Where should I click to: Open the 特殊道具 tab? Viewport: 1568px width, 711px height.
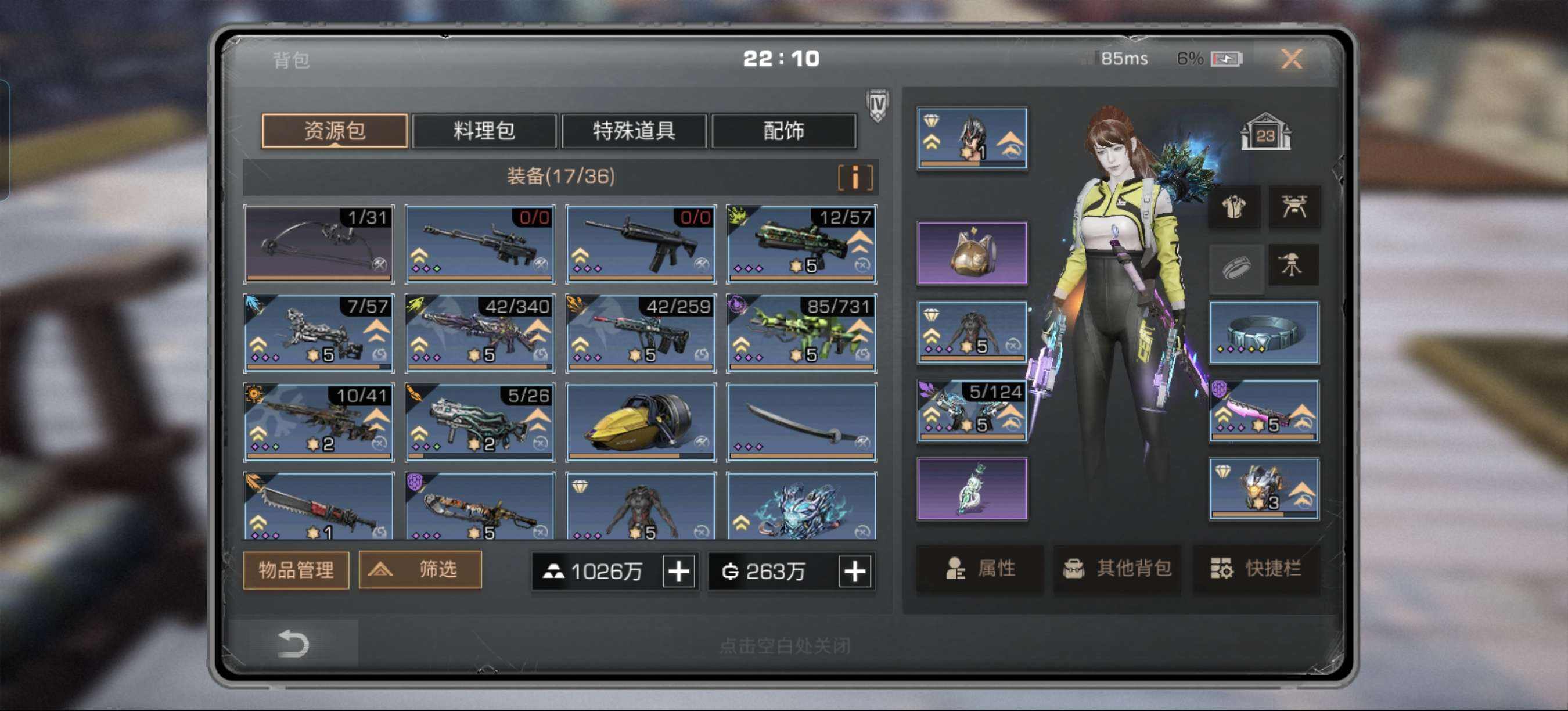[x=634, y=131]
